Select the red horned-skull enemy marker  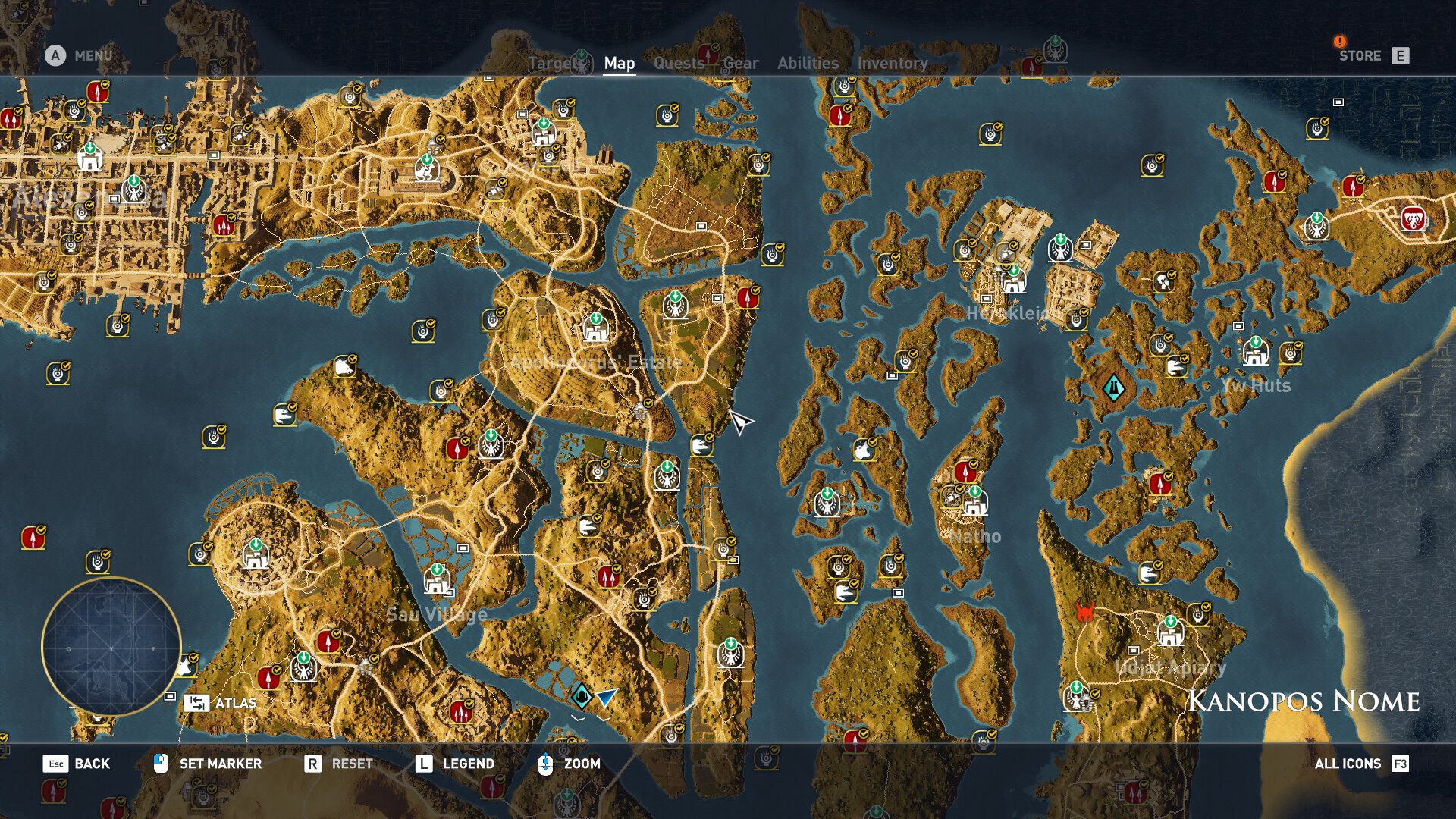(x=1085, y=611)
